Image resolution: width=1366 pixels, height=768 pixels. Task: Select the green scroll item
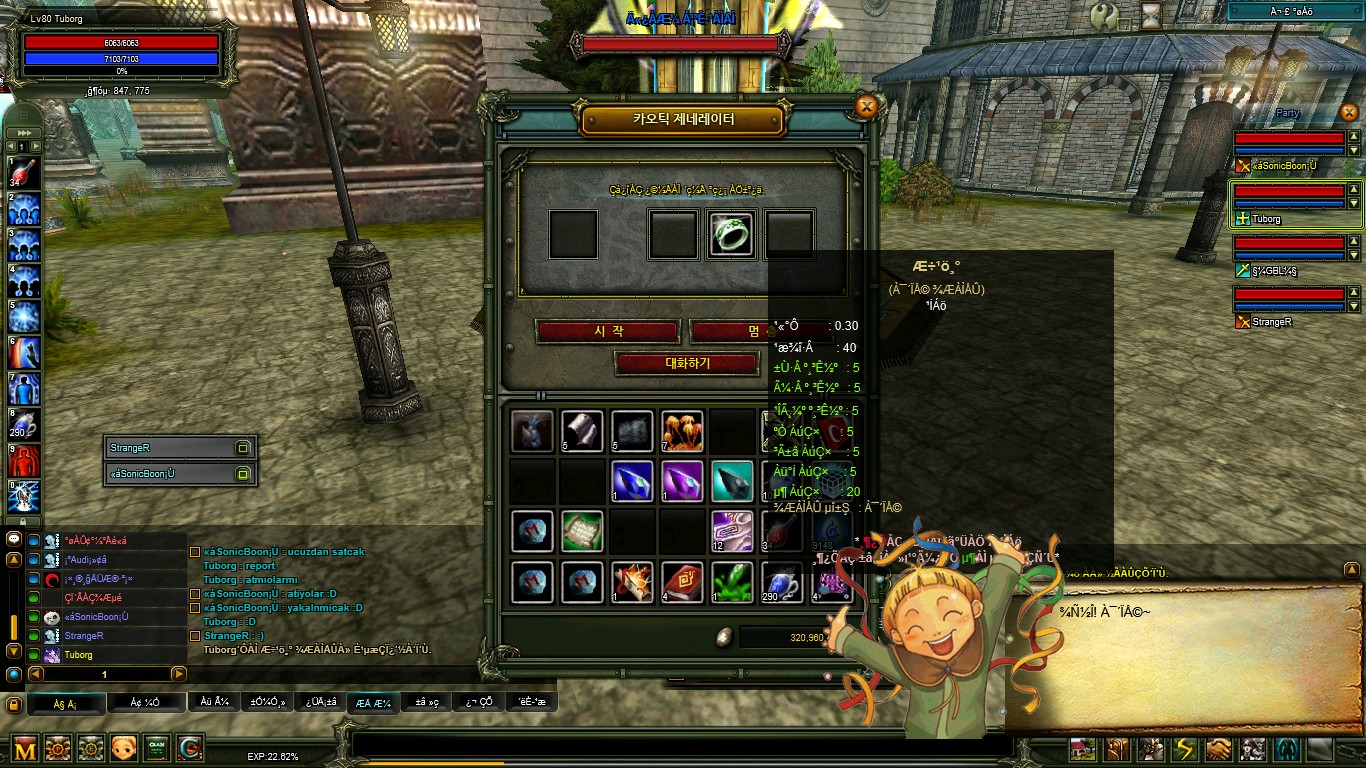pyautogui.click(x=582, y=531)
